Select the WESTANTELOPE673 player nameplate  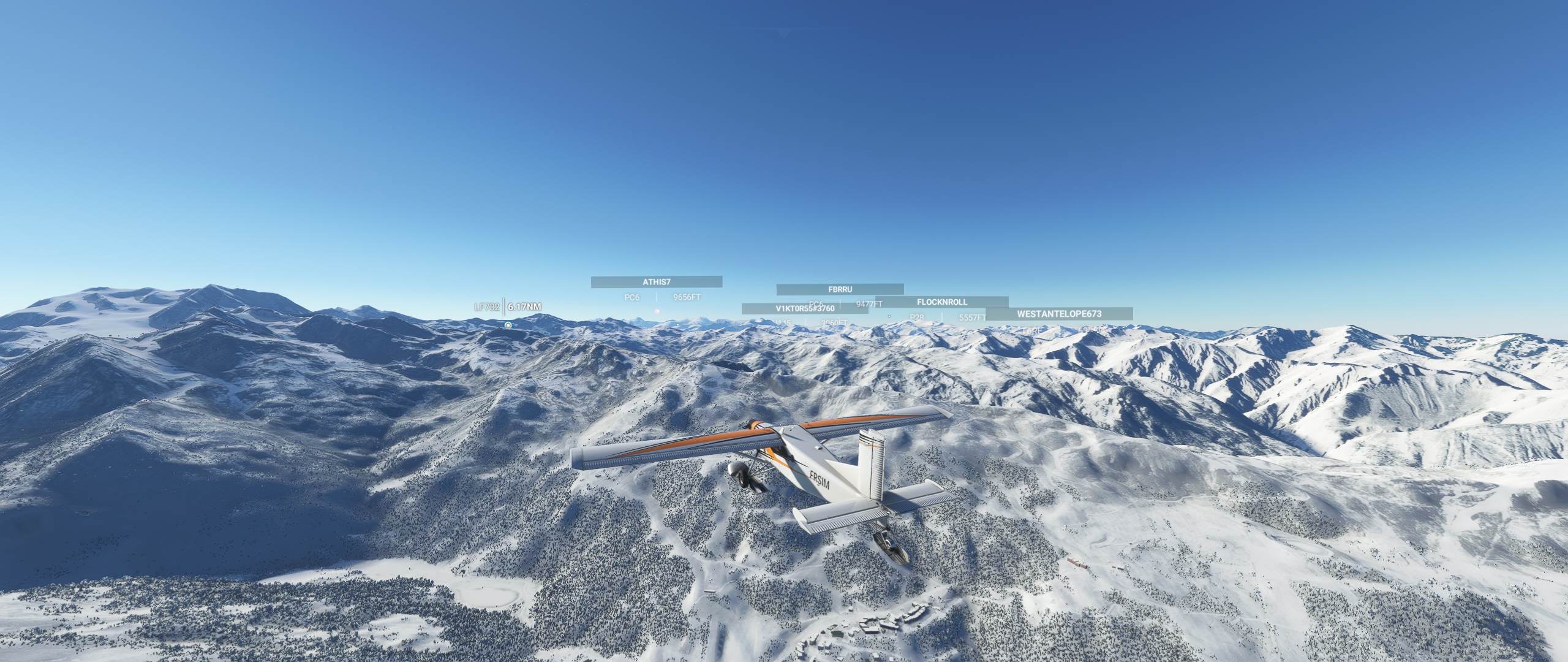pyautogui.click(x=1058, y=314)
